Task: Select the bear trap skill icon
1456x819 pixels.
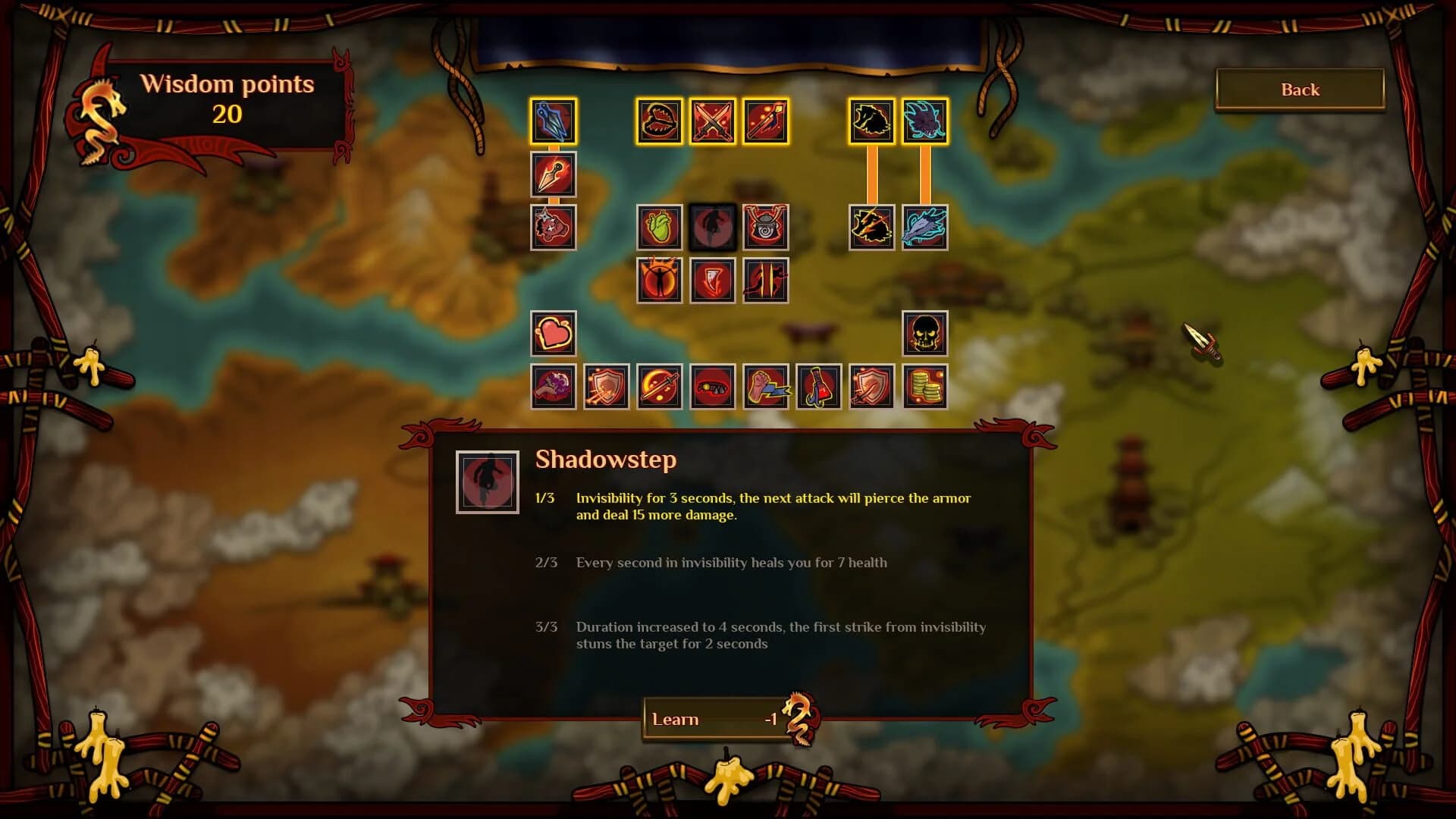Action: point(659,121)
